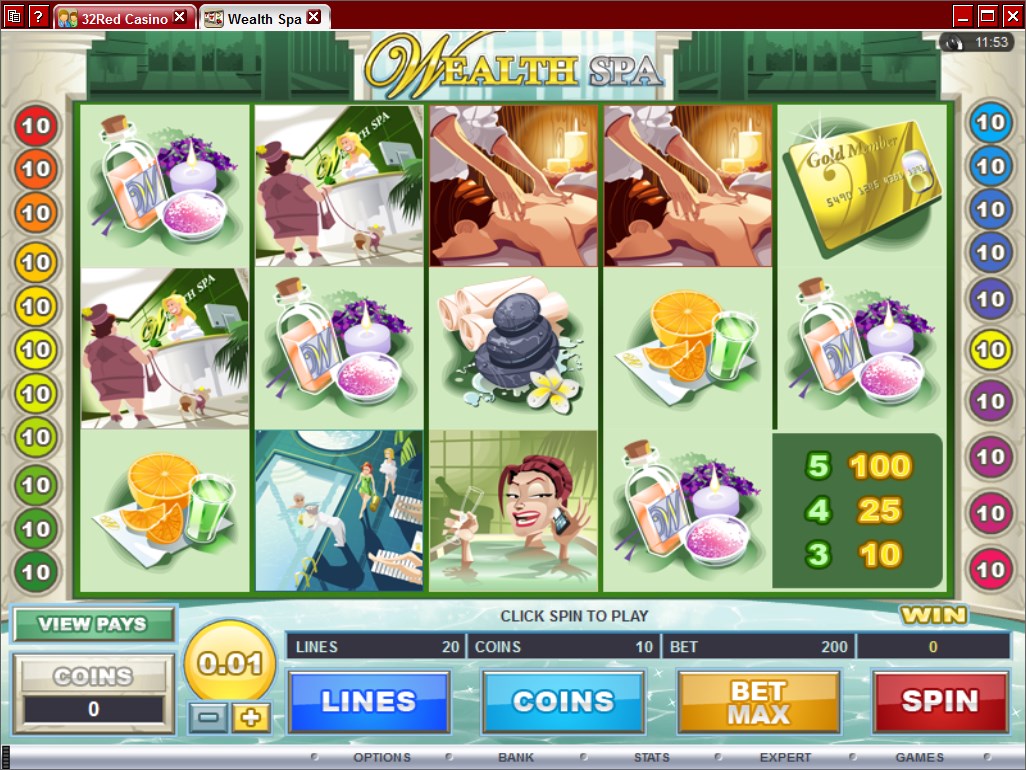Open the OPTIONS menu
This screenshot has height=770, width=1026.
point(381,758)
